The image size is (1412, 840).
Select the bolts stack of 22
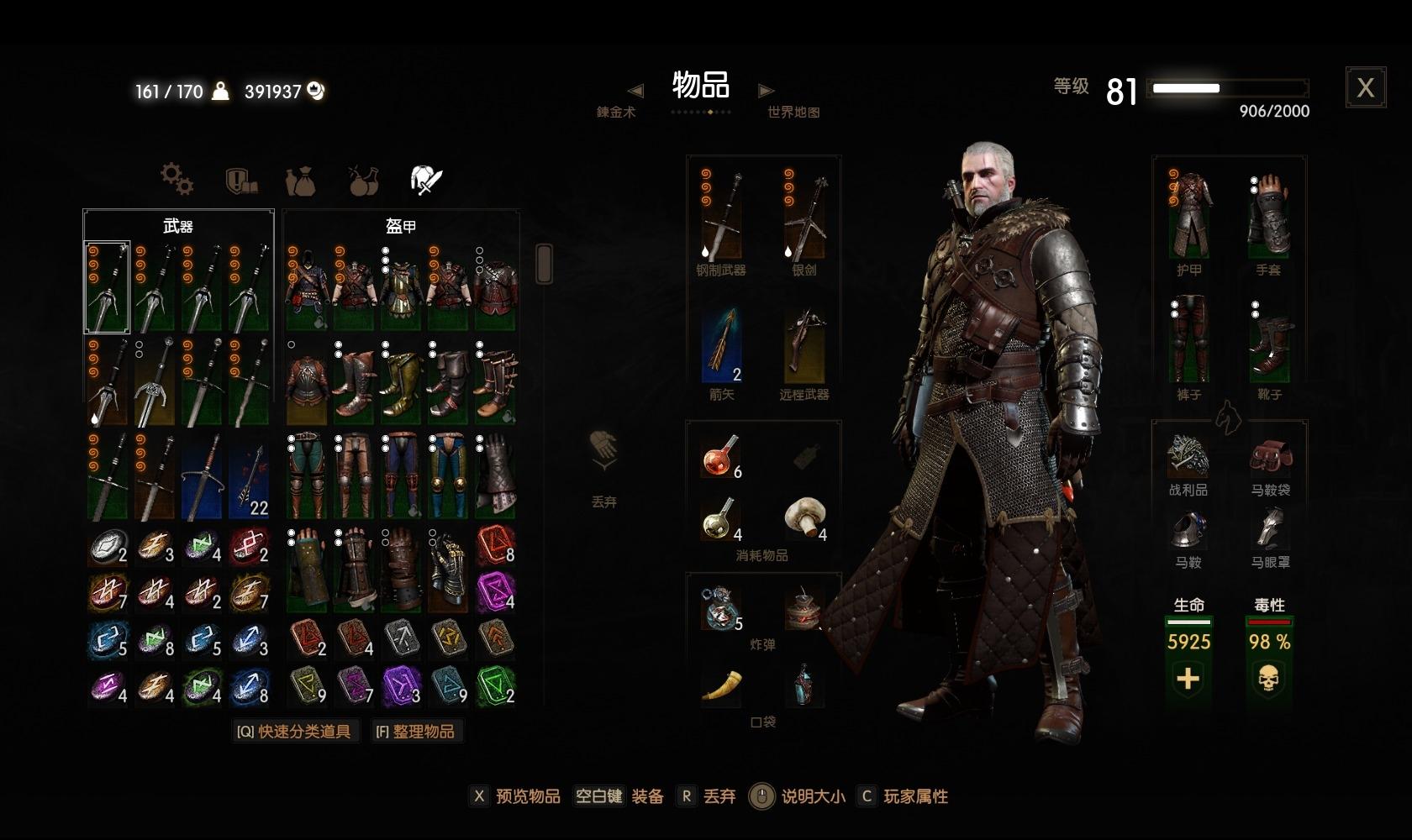tap(250, 476)
